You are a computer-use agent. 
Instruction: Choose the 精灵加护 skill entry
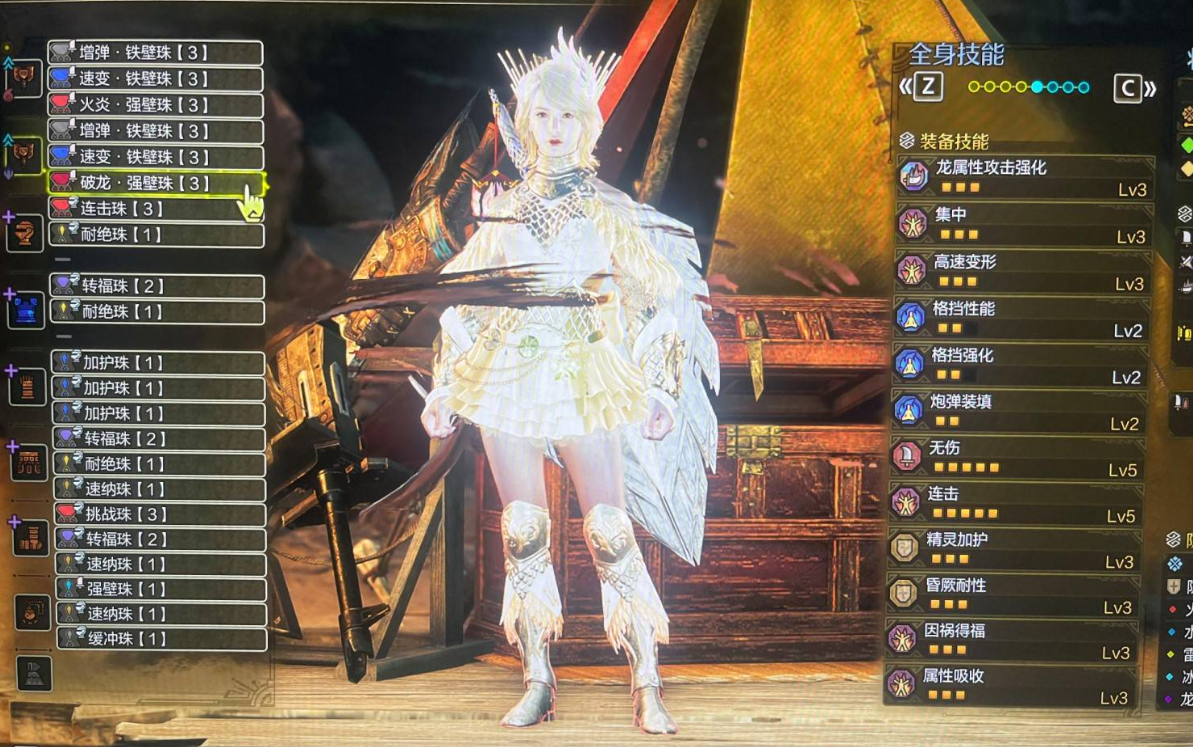(x=1014, y=549)
